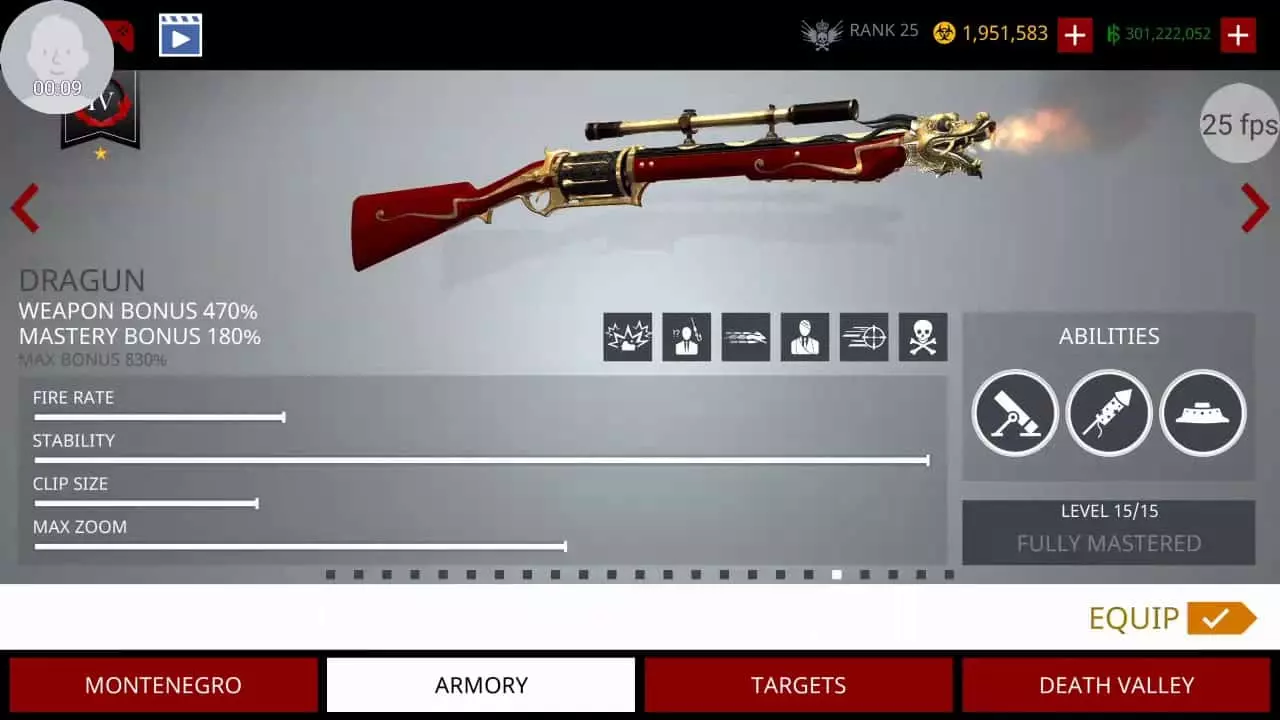
Task: Select the fast-bullet crosshair icon
Action: click(x=863, y=337)
